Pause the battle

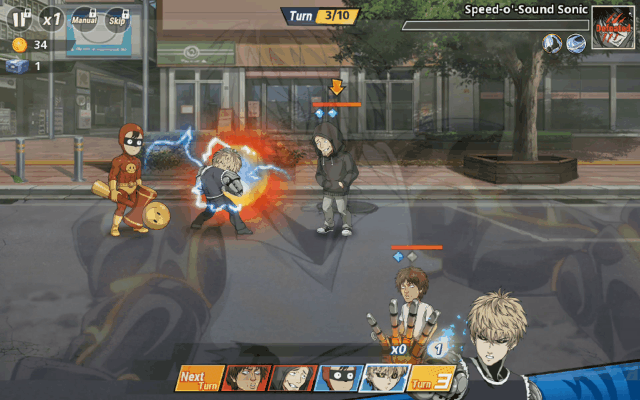point(19,18)
